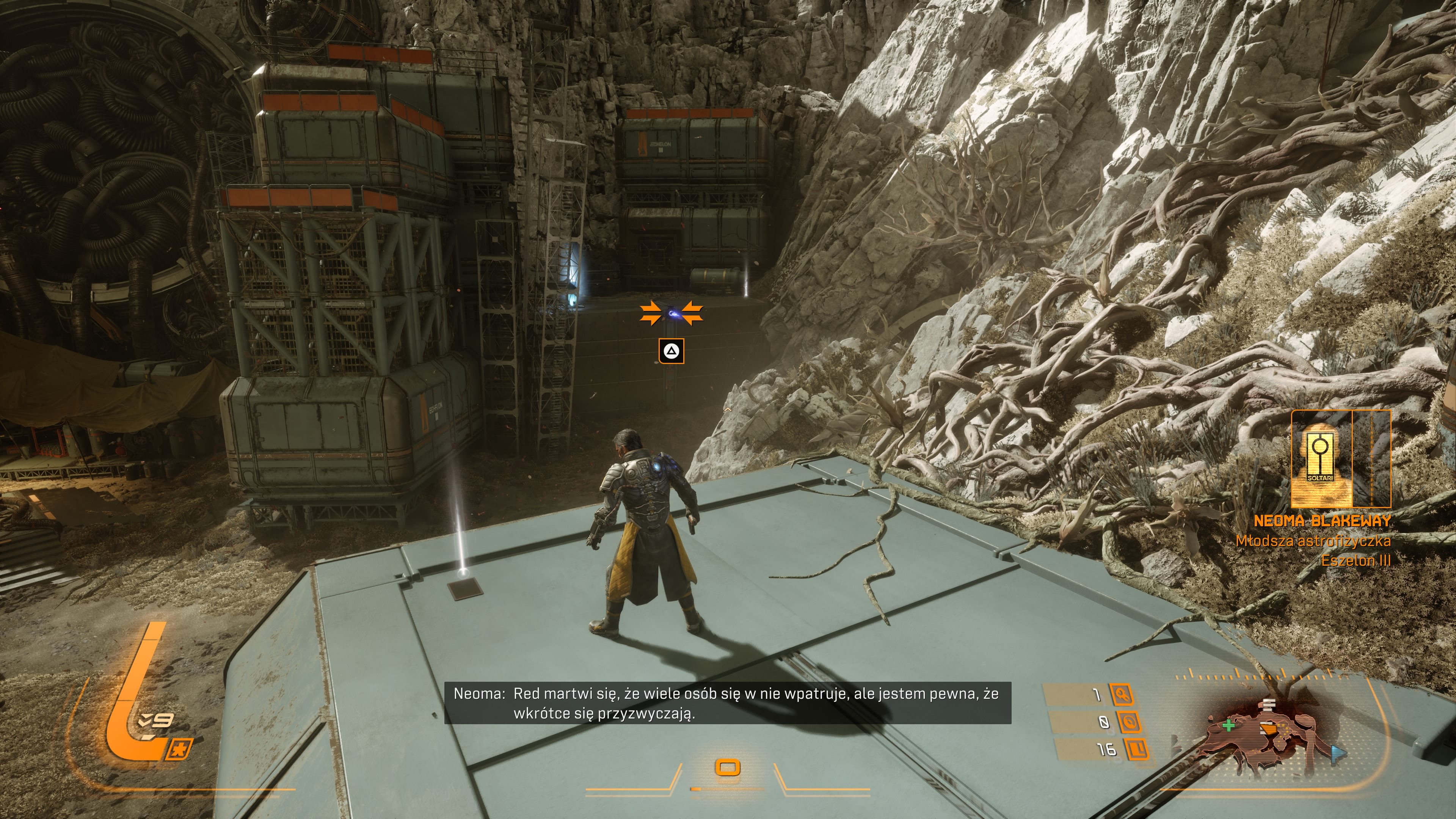Viewport: 1456px width, 819px height.
Task: Select the wrench key resource icon
Action: coord(1122,694)
